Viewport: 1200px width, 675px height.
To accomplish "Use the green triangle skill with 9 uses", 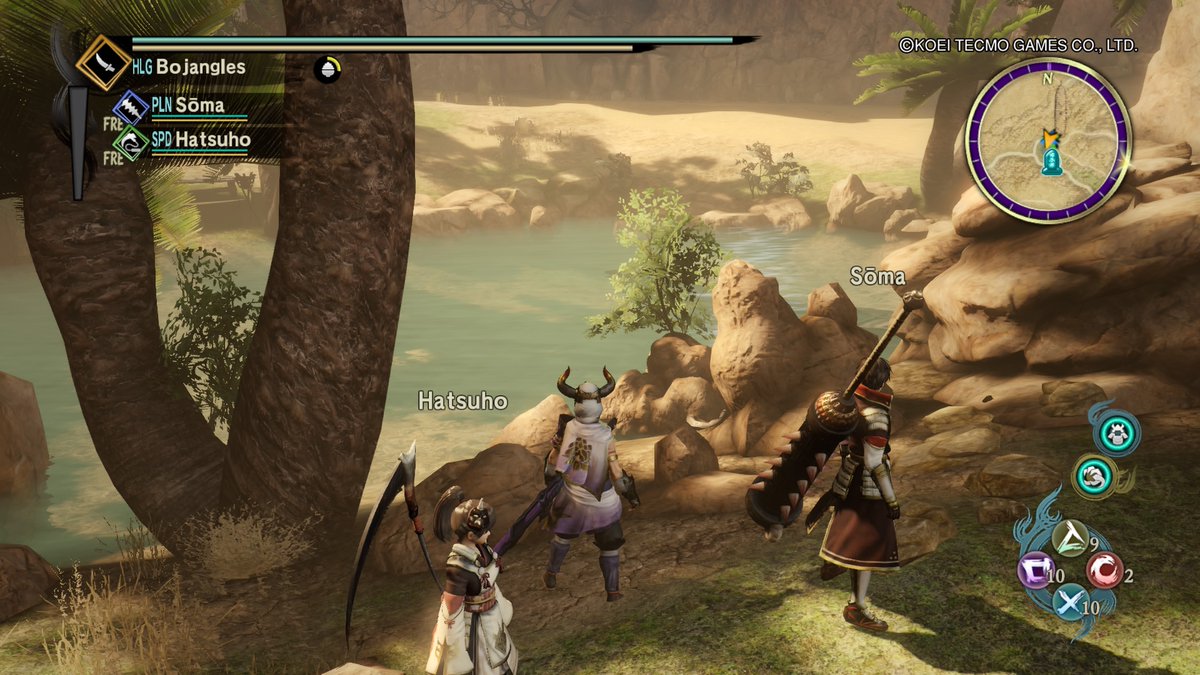I will point(1071,540).
